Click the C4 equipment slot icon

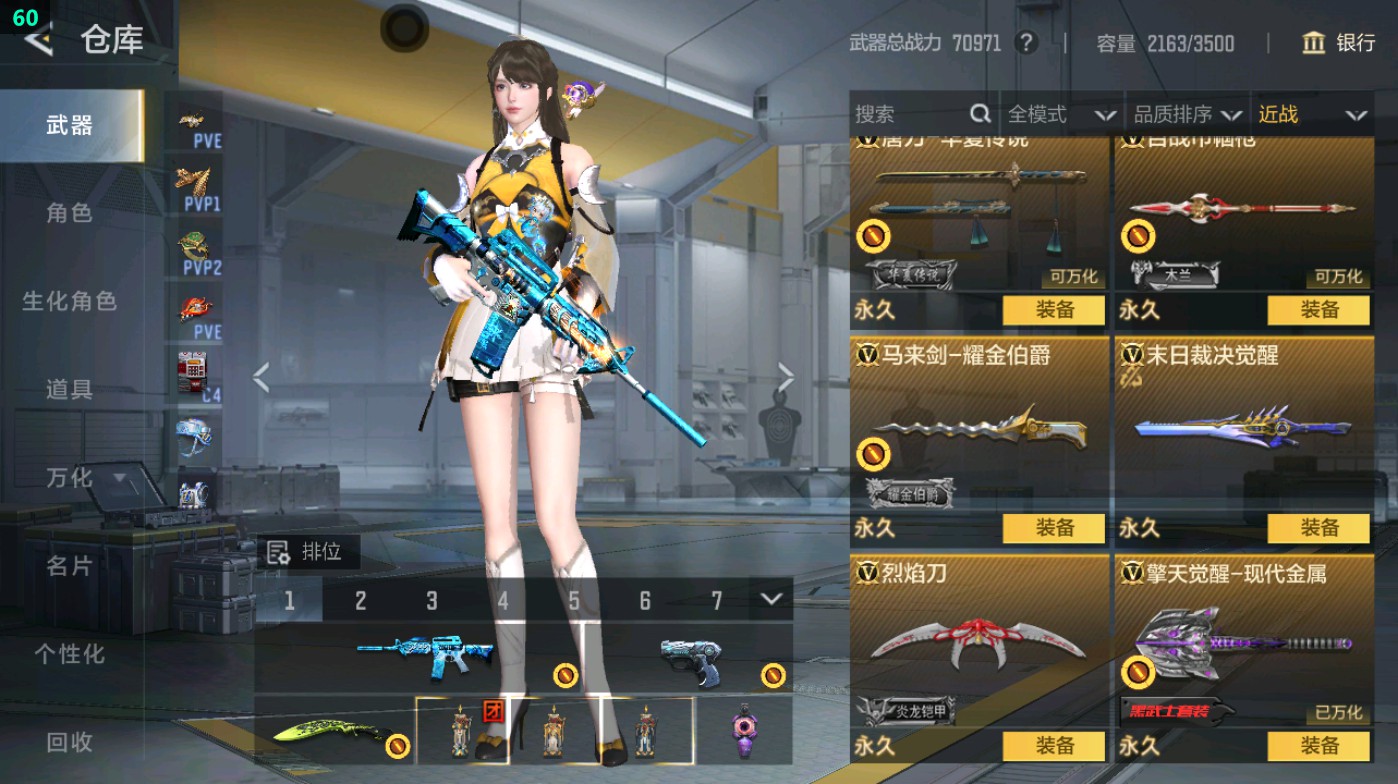190,370
